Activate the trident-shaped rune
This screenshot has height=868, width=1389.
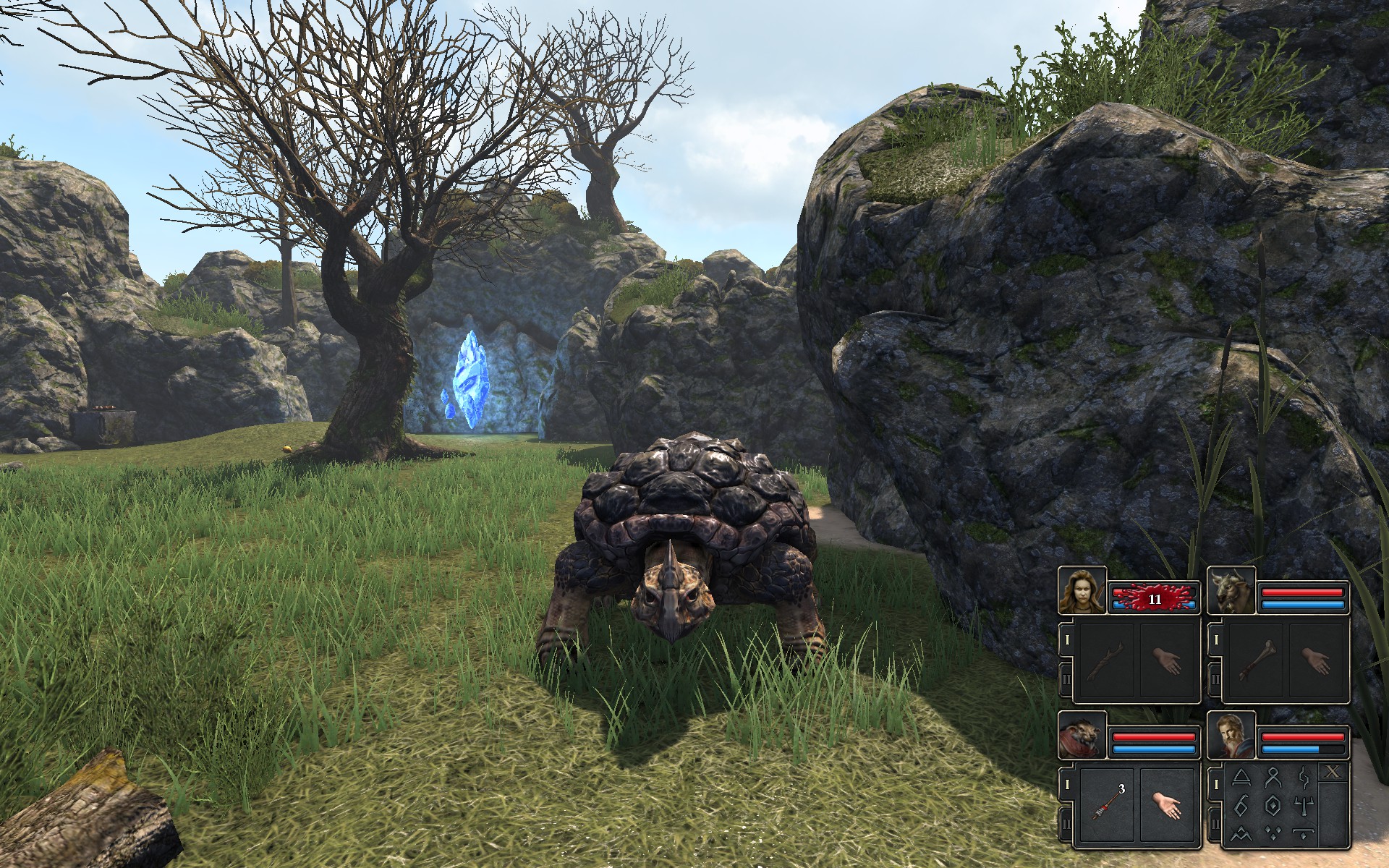(1304, 805)
